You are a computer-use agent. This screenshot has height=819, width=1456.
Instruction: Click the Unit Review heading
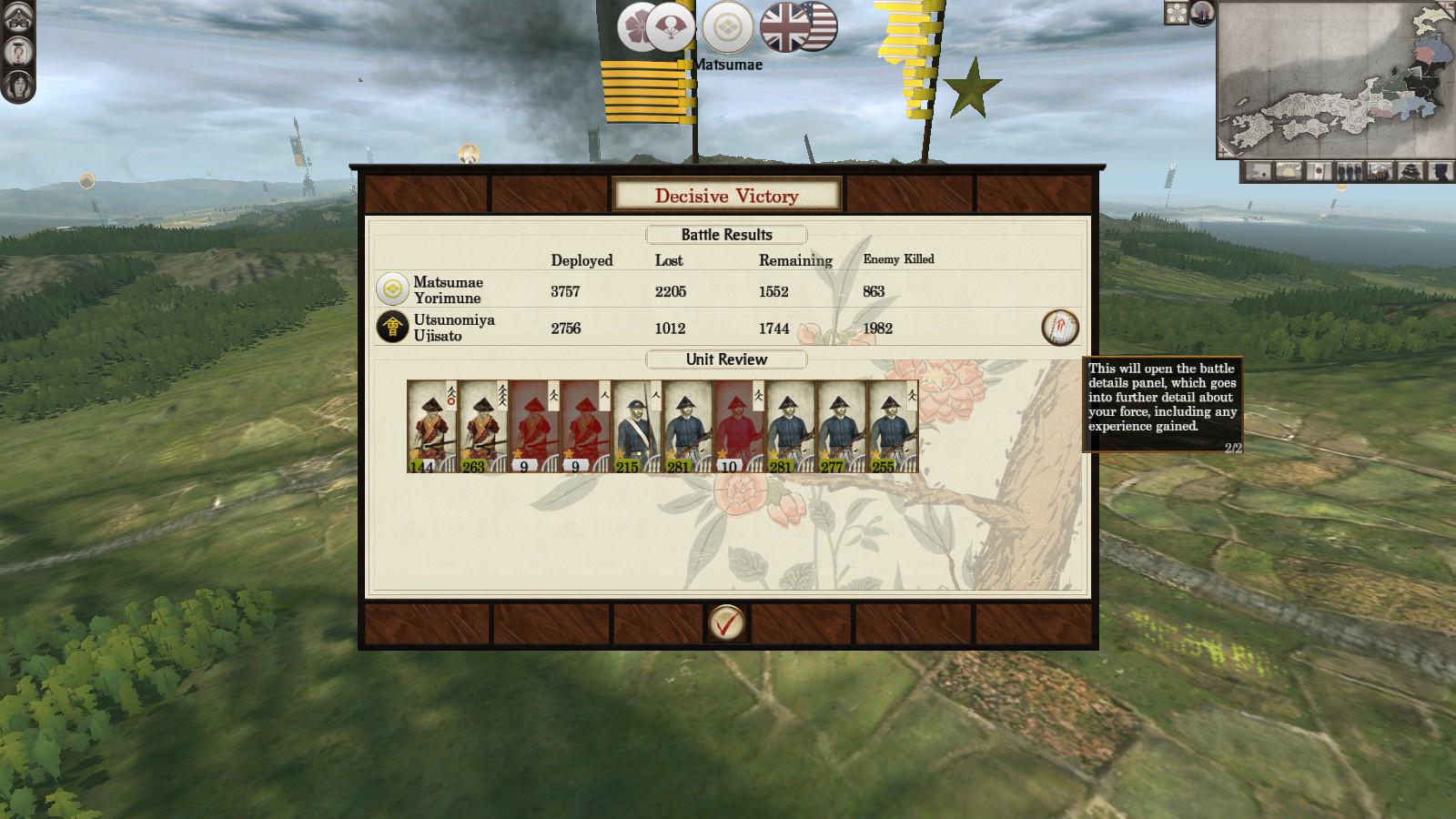point(726,359)
